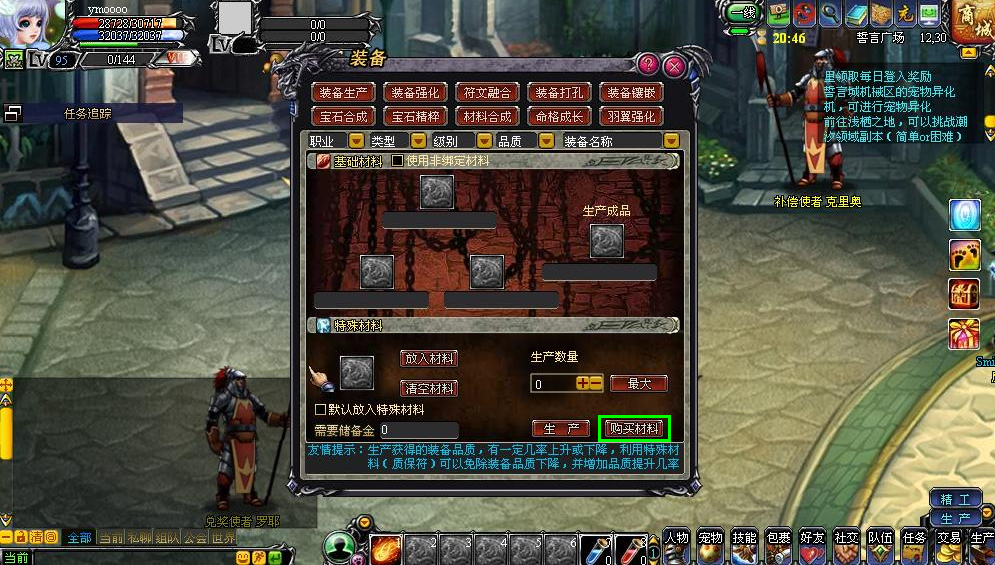Set production quantity with 最大 button

tap(638, 383)
